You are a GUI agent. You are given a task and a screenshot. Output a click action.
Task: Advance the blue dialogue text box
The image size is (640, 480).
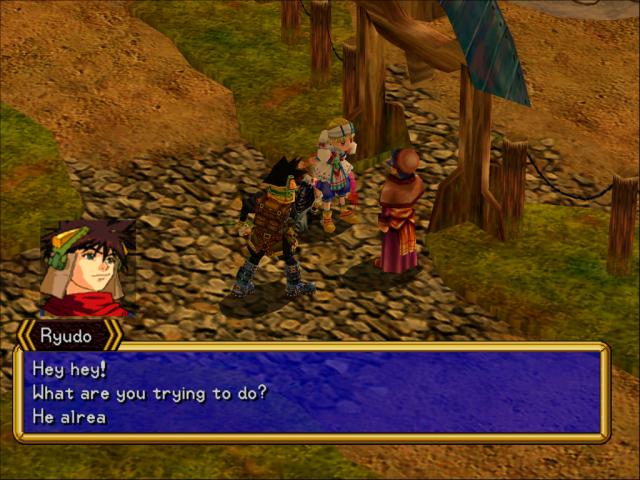310,392
